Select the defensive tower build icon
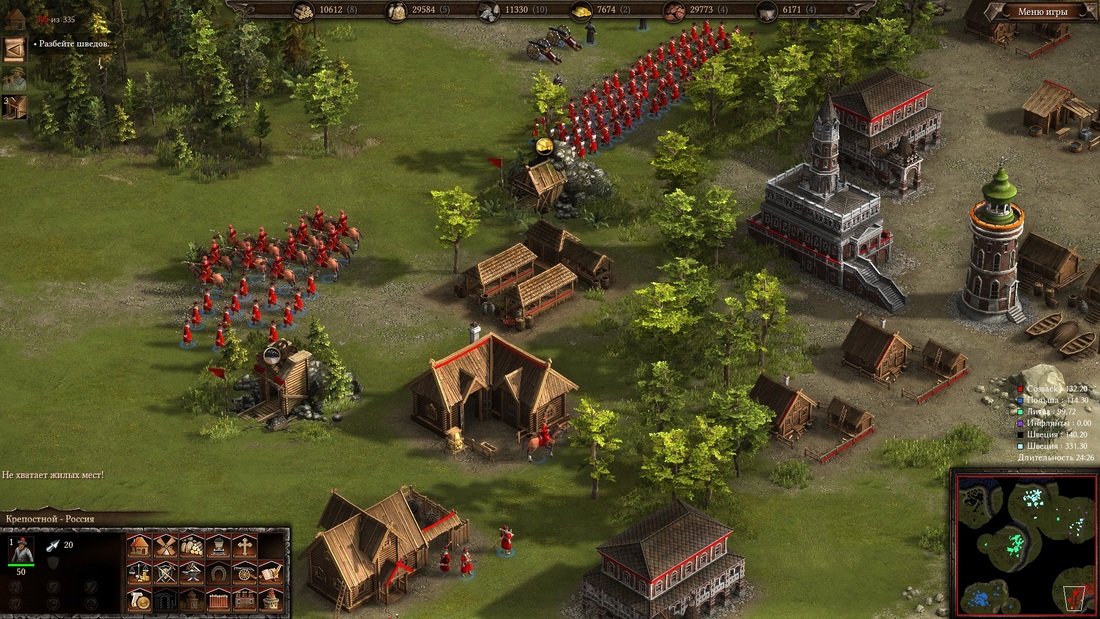Viewport: 1100px width, 619px height. tap(270, 600)
